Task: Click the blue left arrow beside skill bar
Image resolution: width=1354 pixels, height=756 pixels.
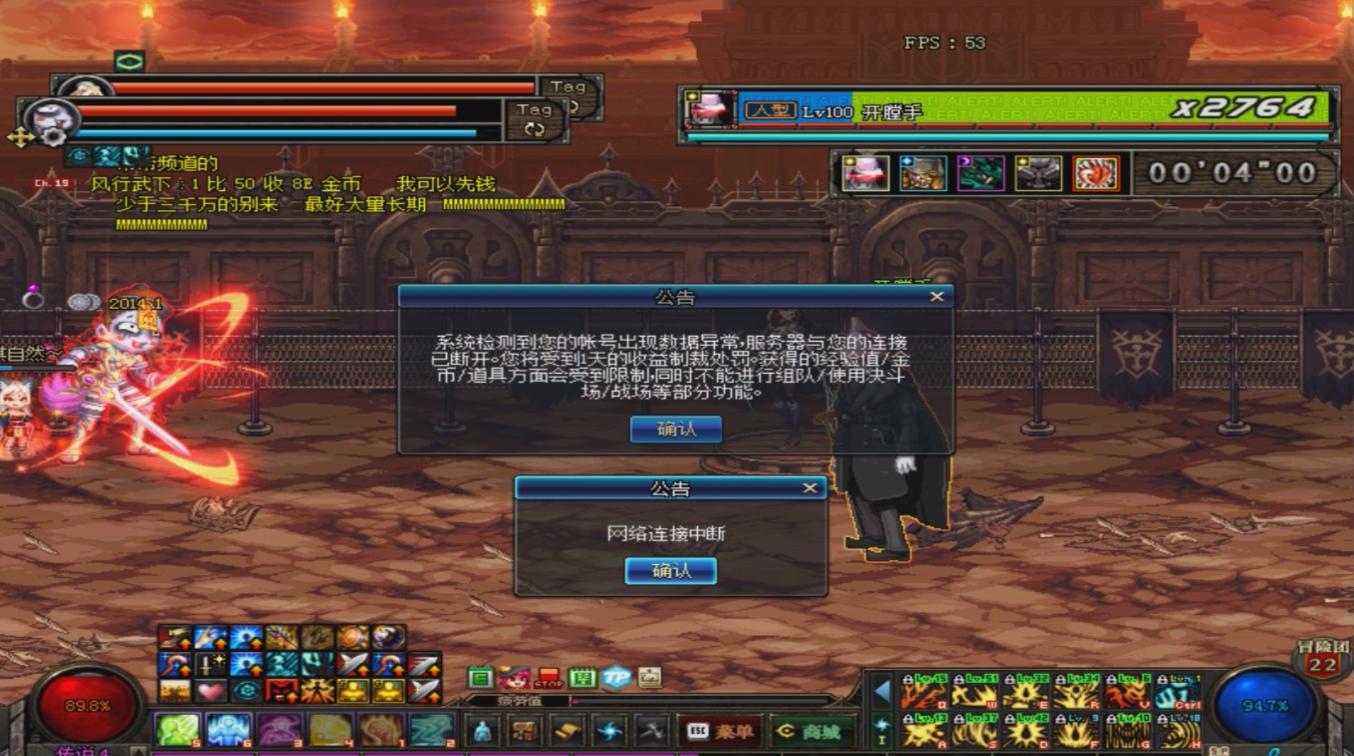Action: (x=882, y=691)
